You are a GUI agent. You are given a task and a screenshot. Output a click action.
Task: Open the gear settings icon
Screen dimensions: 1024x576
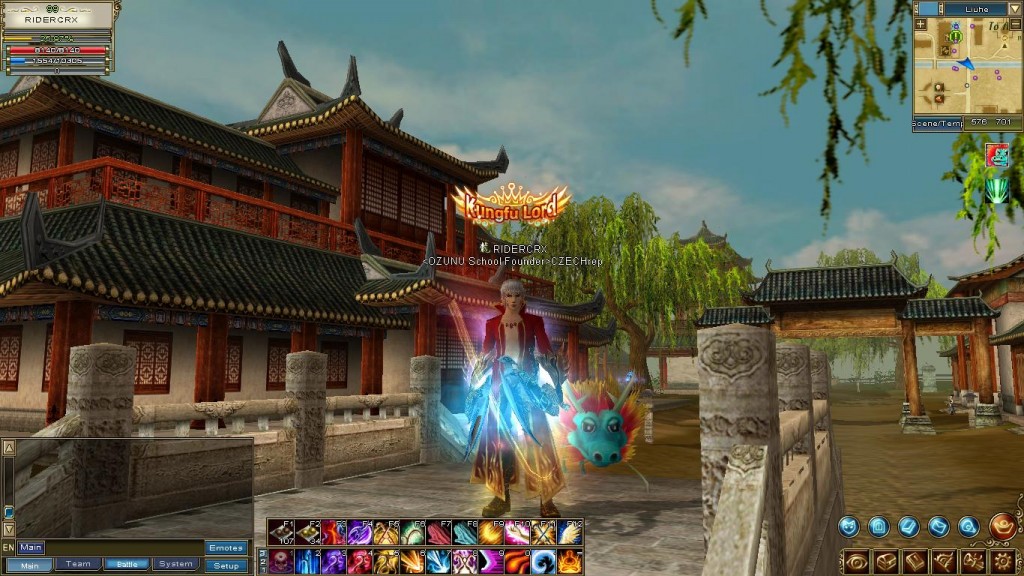(1003, 561)
